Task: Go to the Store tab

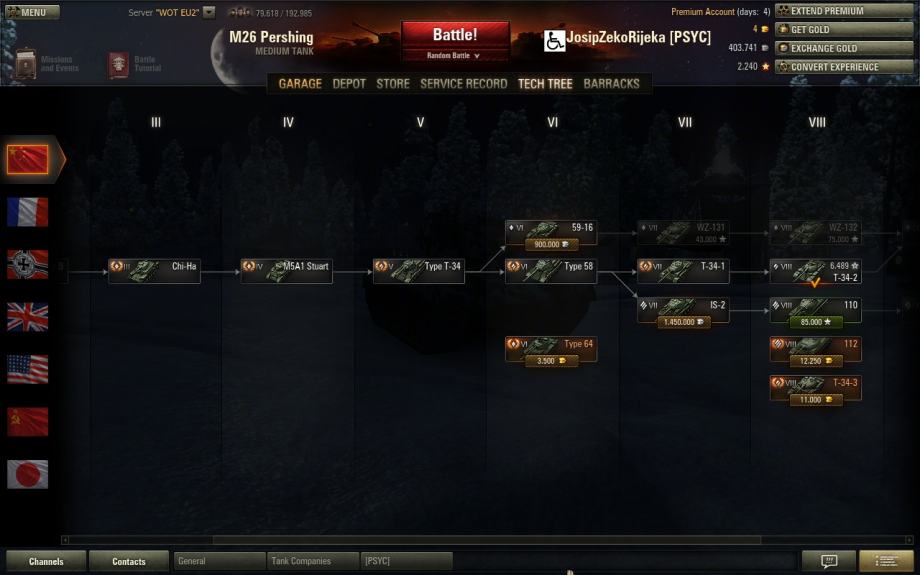Action: [x=393, y=84]
